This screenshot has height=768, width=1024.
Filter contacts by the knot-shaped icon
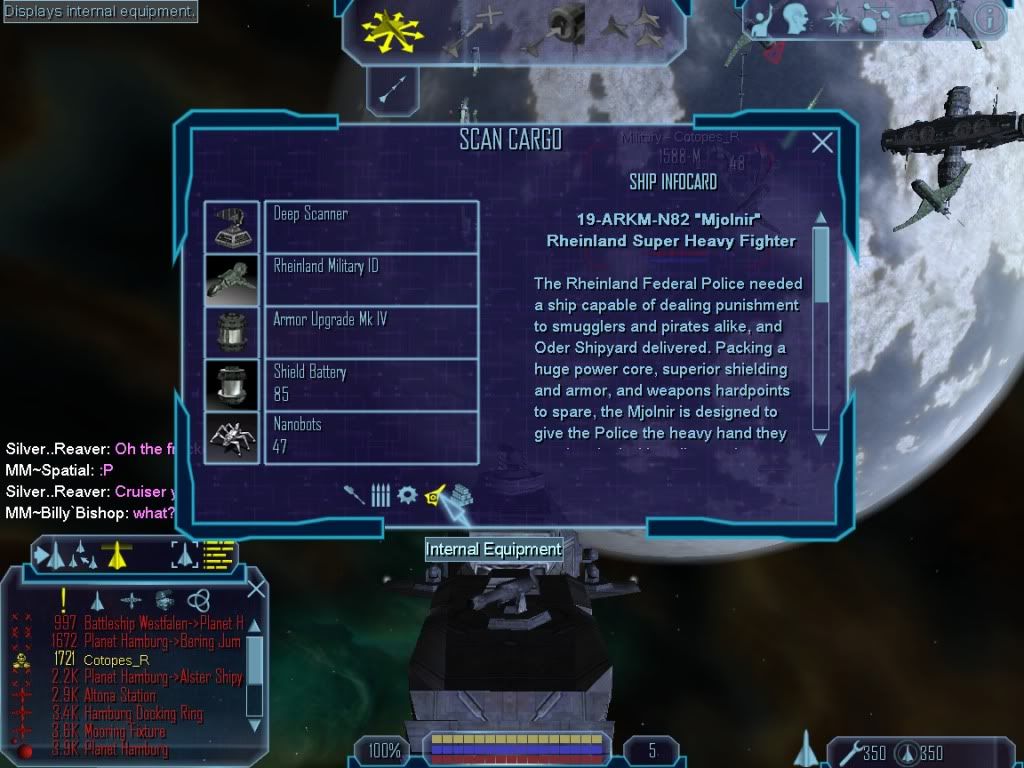click(x=198, y=599)
